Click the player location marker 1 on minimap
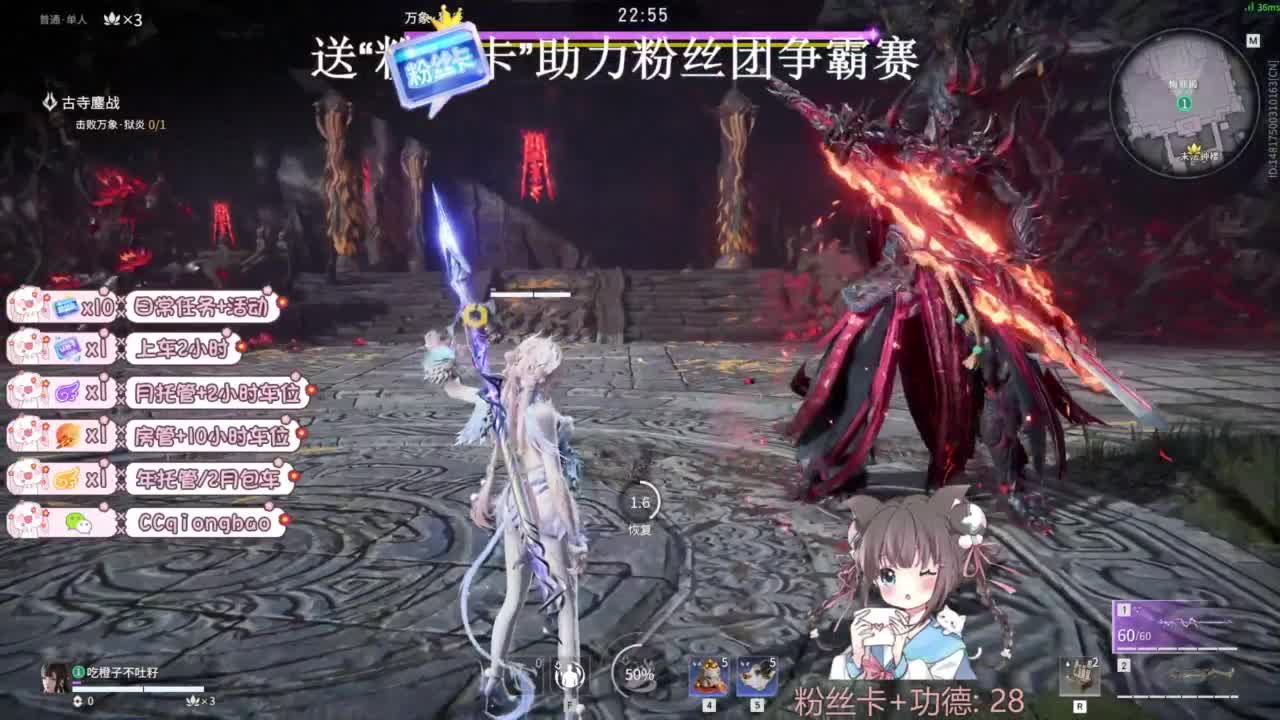 pyautogui.click(x=1184, y=102)
